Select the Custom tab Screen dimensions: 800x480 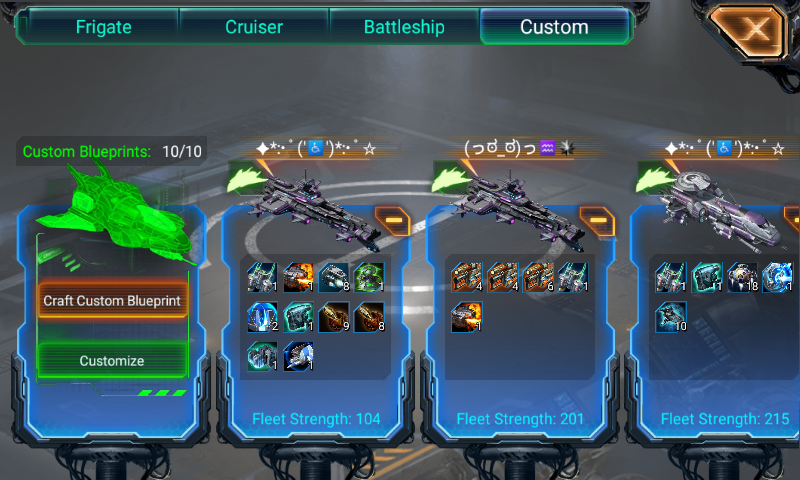click(x=554, y=27)
